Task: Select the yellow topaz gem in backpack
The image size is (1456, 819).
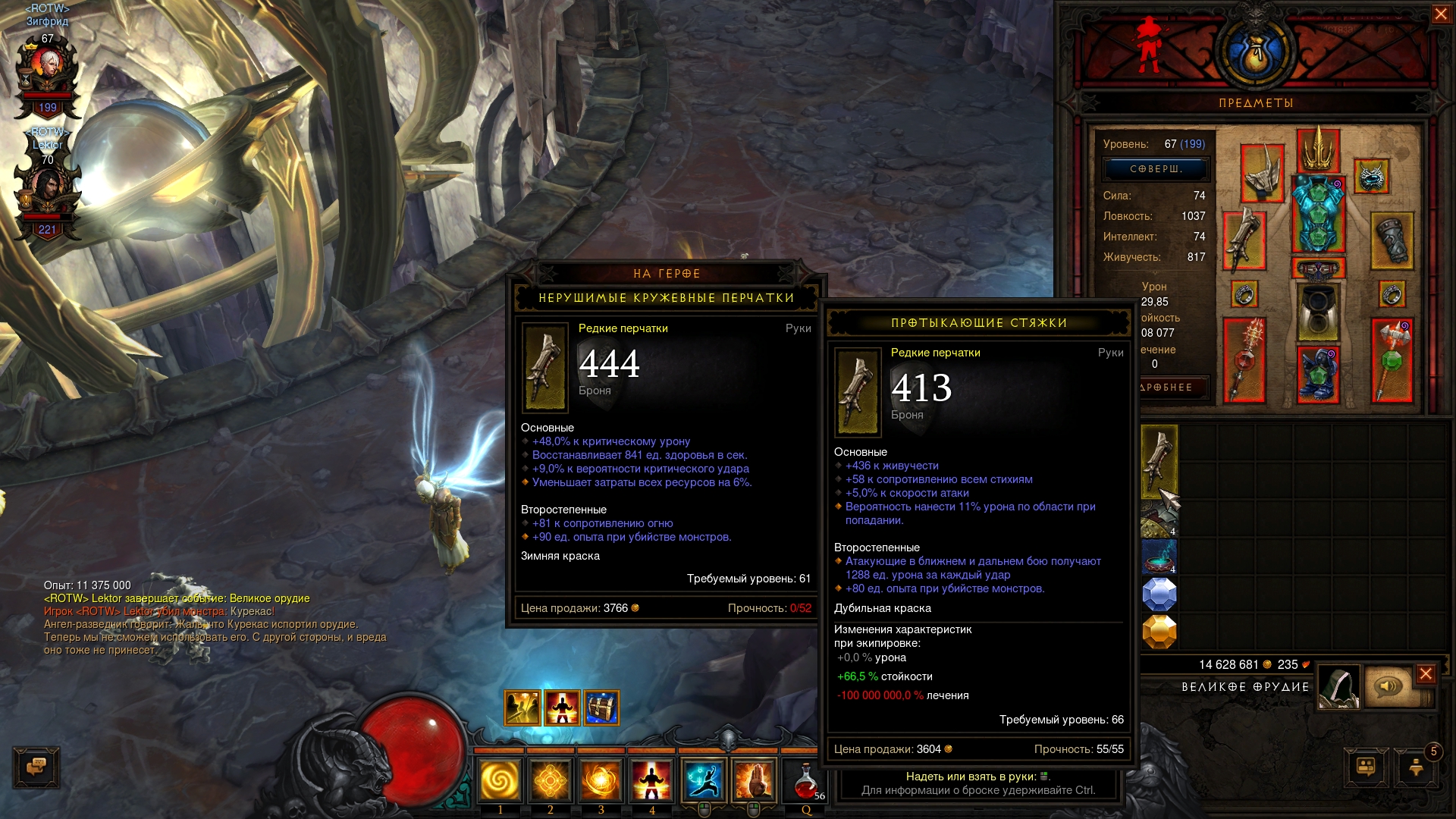Action: (1159, 632)
